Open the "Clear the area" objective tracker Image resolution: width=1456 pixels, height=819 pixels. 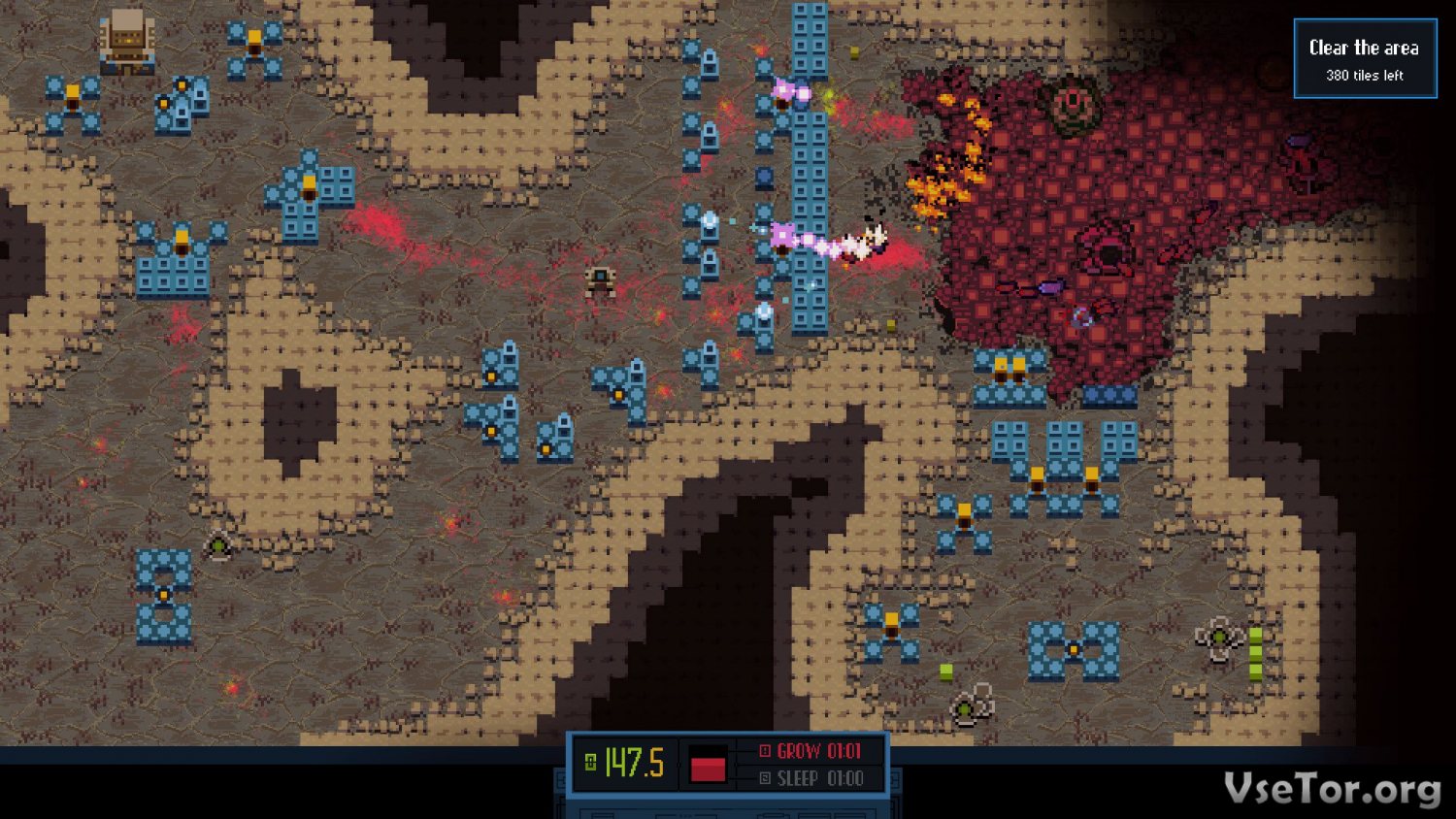tap(1364, 58)
